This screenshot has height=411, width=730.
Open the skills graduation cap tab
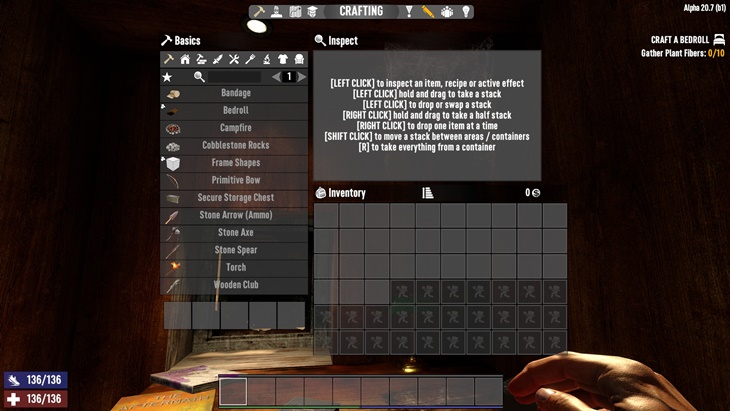(313, 12)
